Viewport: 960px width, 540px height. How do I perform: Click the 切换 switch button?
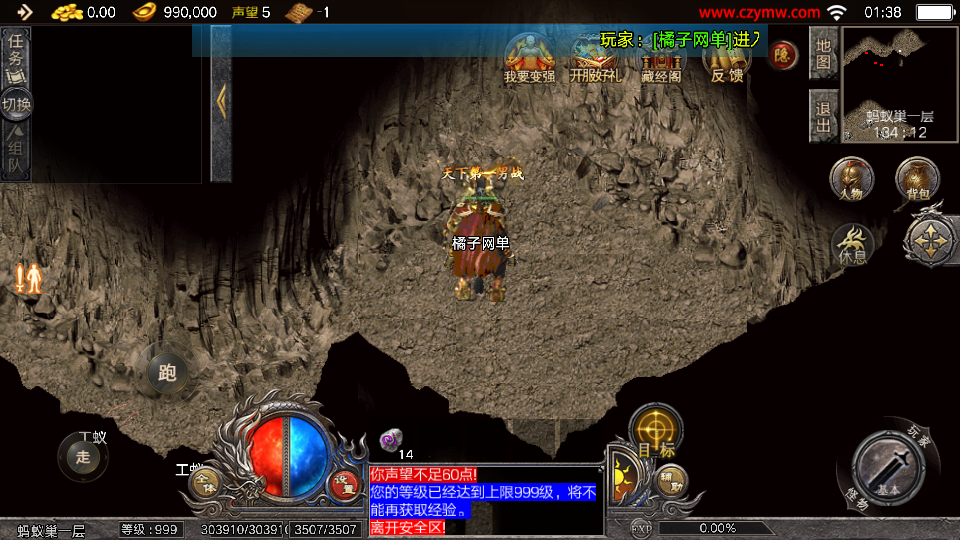point(16,104)
